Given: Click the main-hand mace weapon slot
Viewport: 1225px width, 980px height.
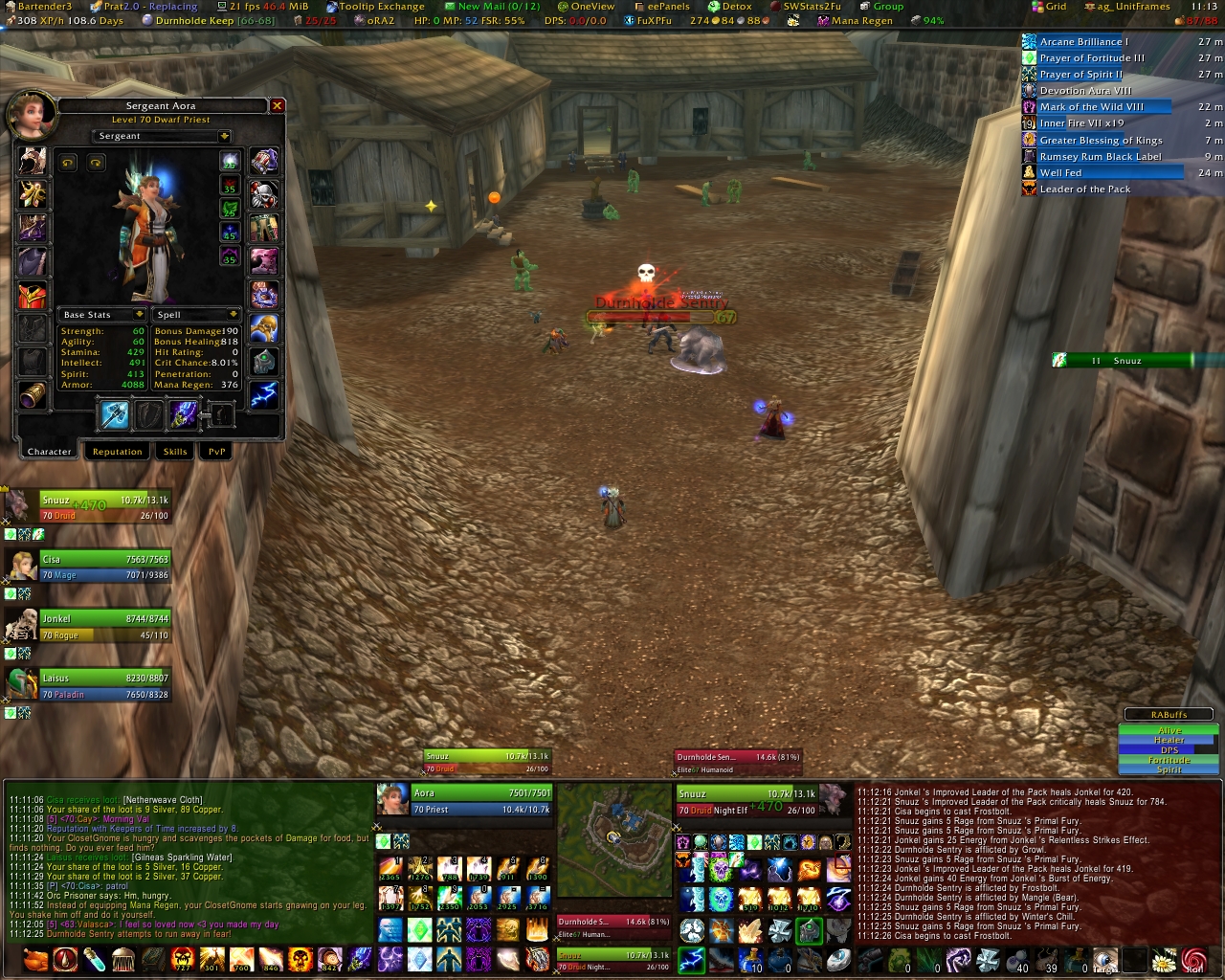Looking at the screenshot, I should 114,414.
